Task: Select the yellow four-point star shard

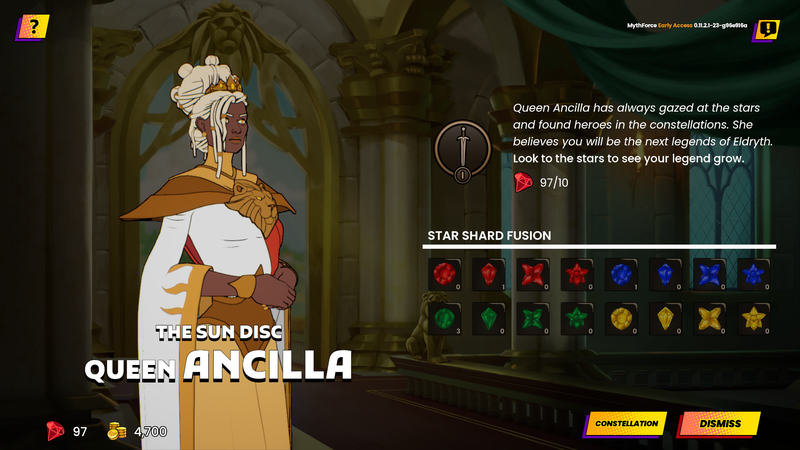Action: tap(708, 318)
